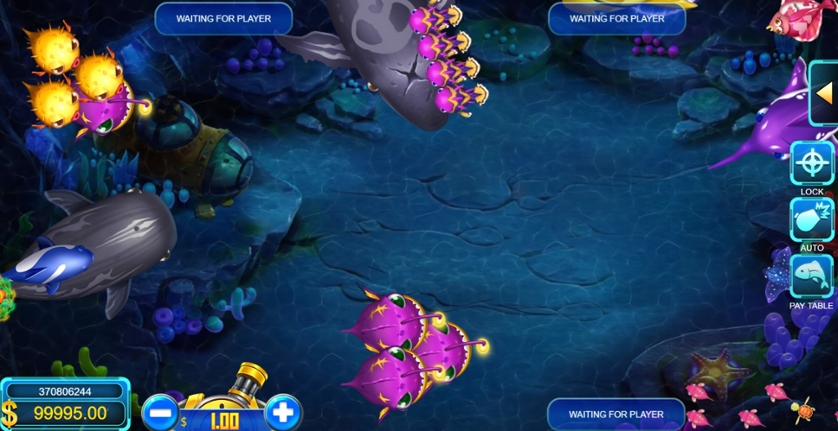
Task: Activate the Lock target button
Action: (x=811, y=162)
